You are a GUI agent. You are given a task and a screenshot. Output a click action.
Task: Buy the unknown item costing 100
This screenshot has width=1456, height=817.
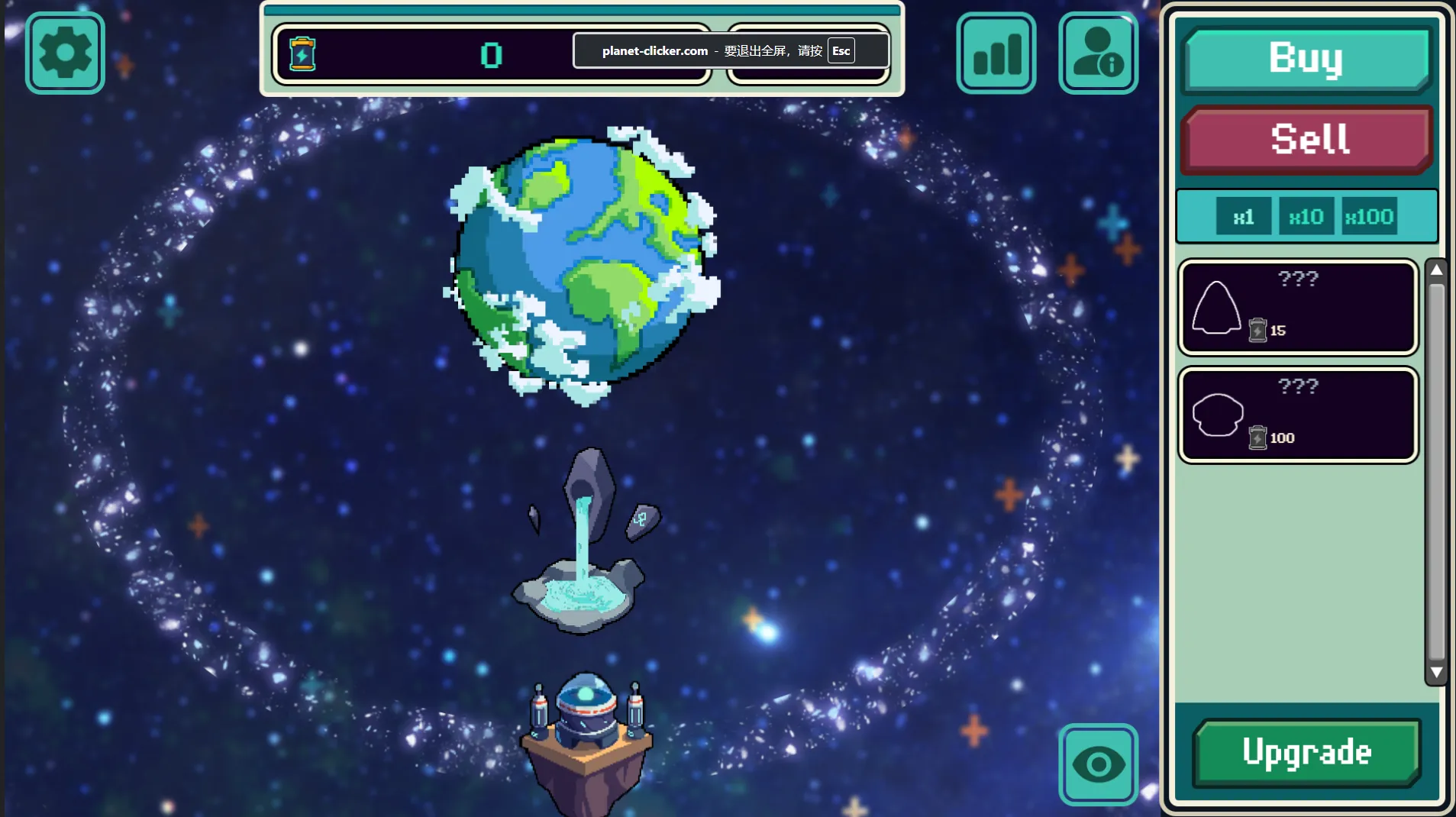coord(1298,415)
